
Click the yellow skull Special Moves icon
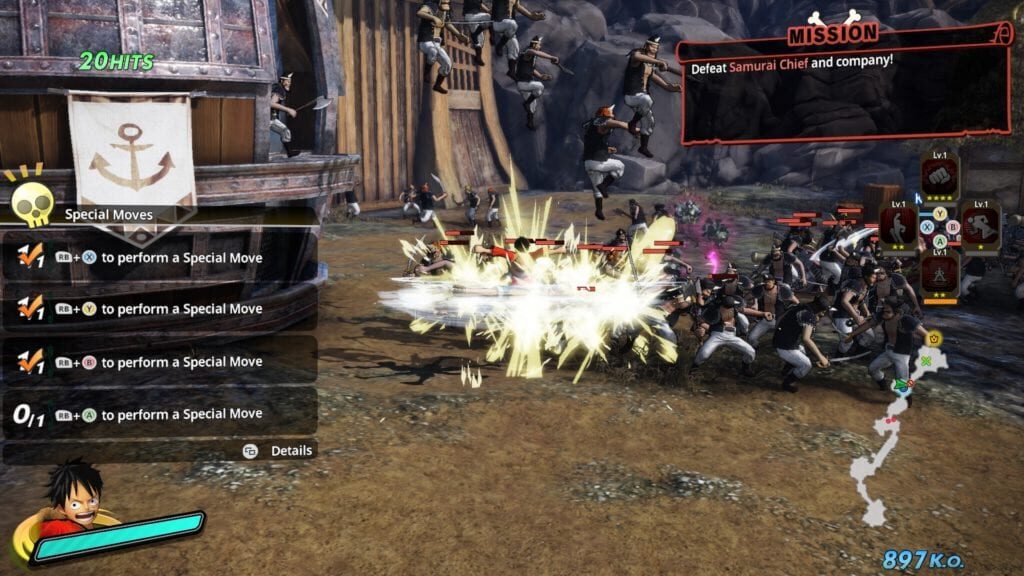pyautogui.click(x=32, y=203)
